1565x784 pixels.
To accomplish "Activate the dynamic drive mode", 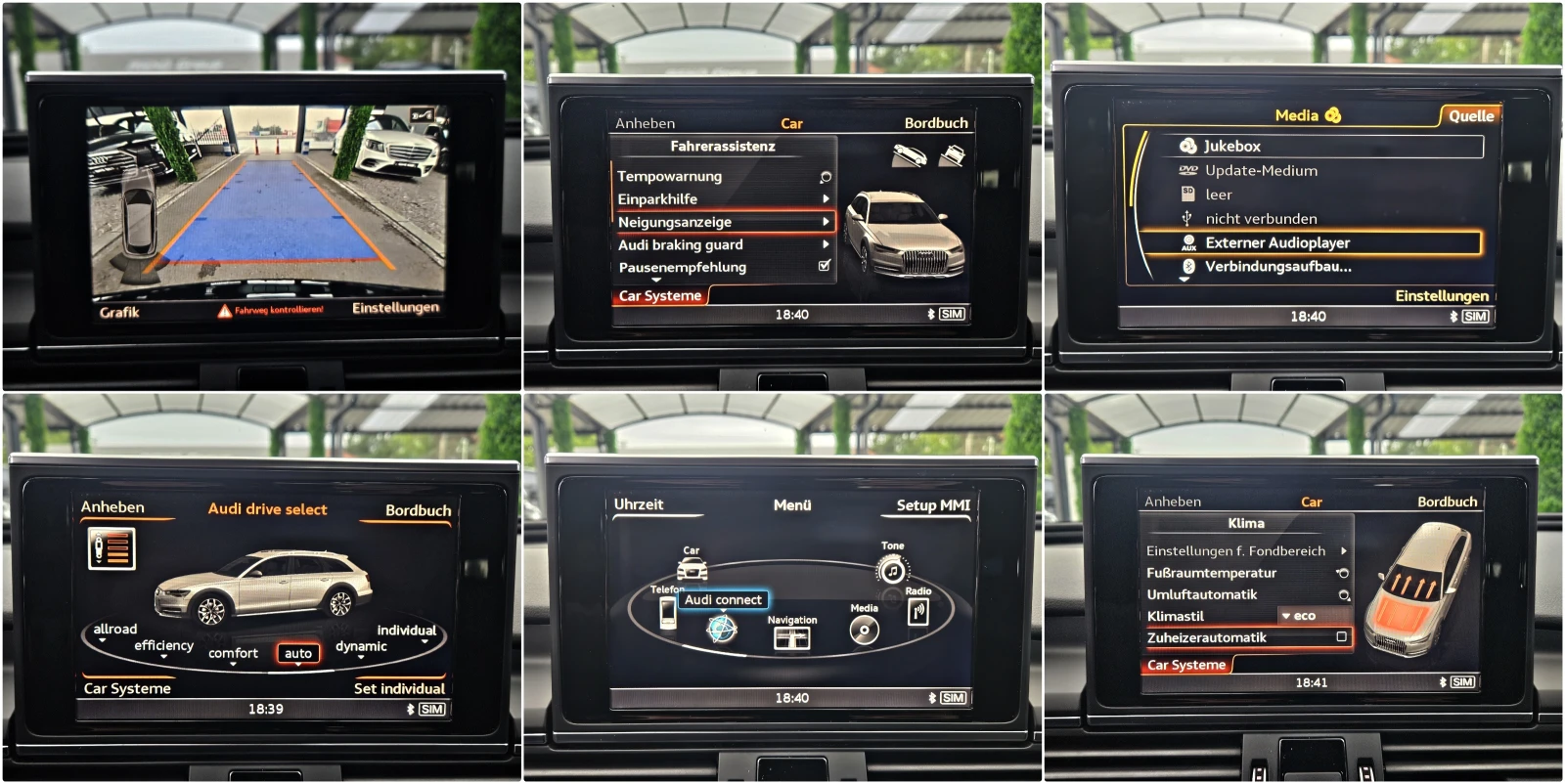I will (x=361, y=646).
